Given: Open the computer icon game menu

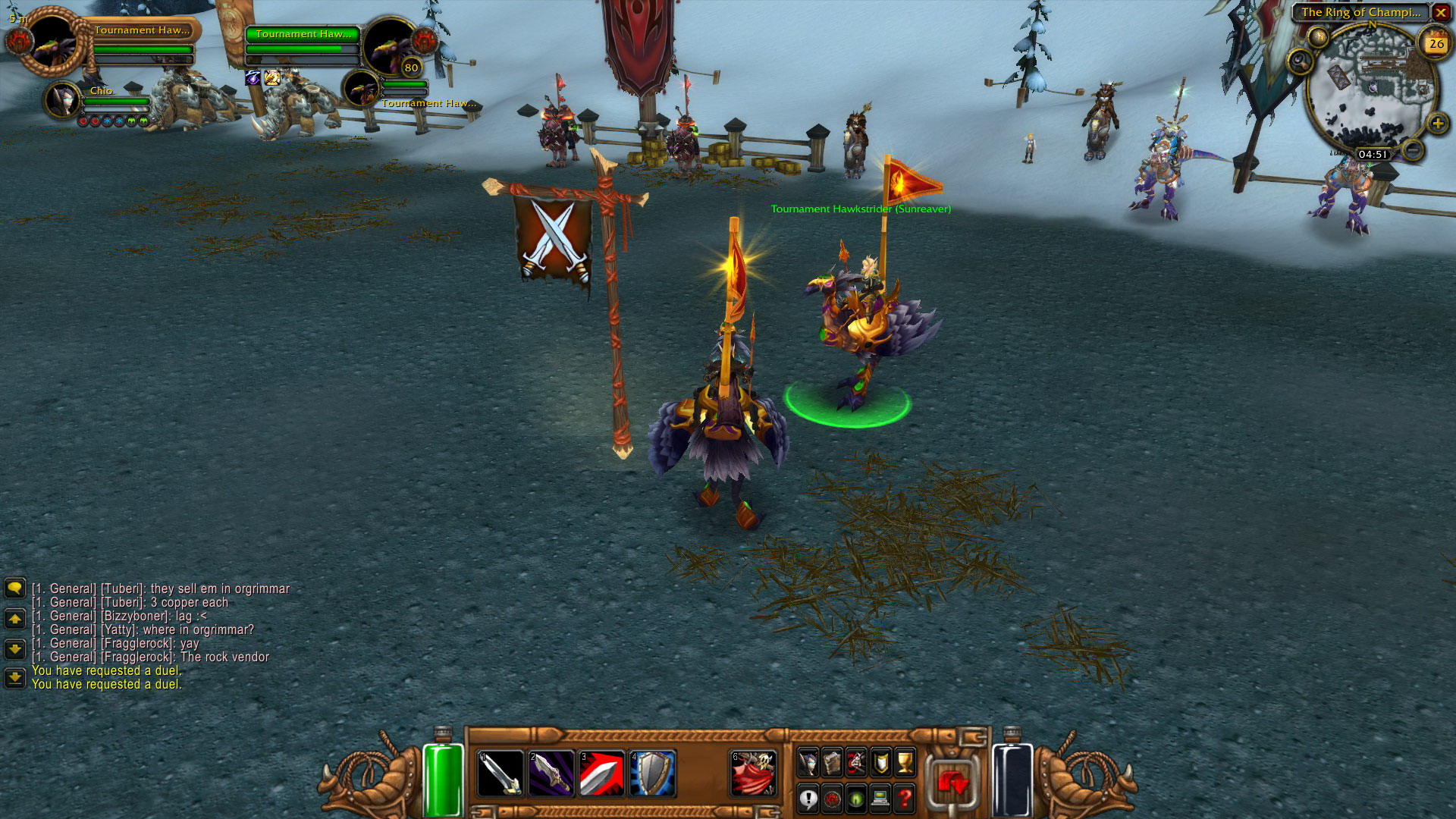Looking at the screenshot, I should point(880,798).
